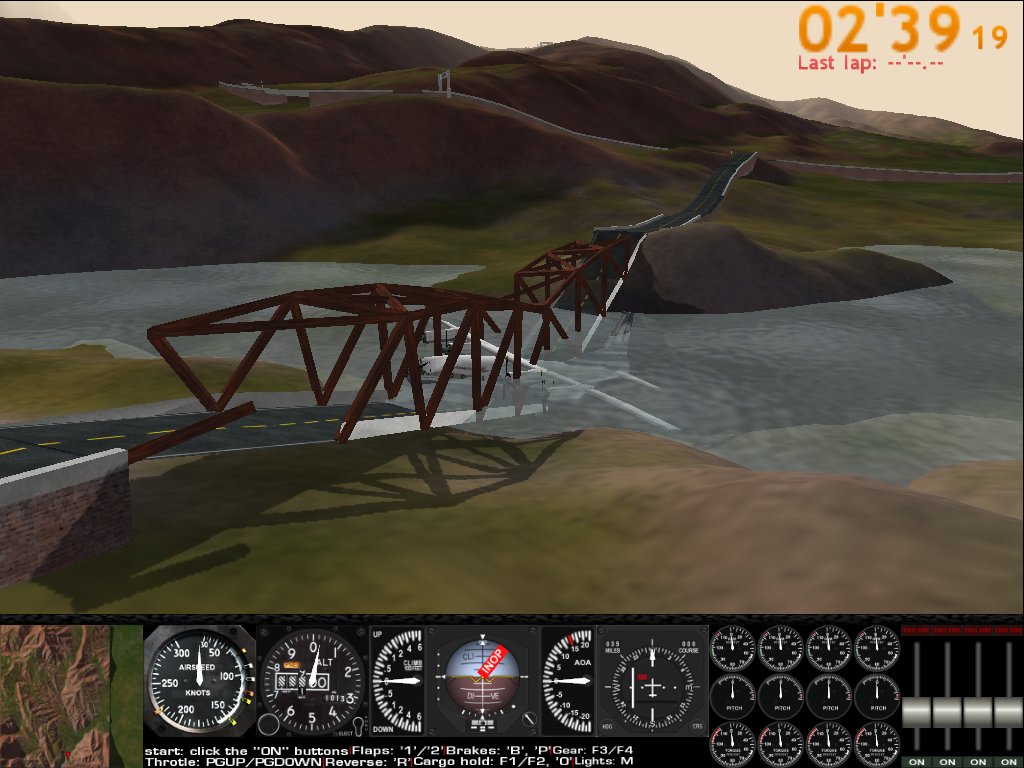Image resolution: width=1024 pixels, height=768 pixels.
Task: Click the fourth engine's throttle lever
Action: [x=1008, y=712]
